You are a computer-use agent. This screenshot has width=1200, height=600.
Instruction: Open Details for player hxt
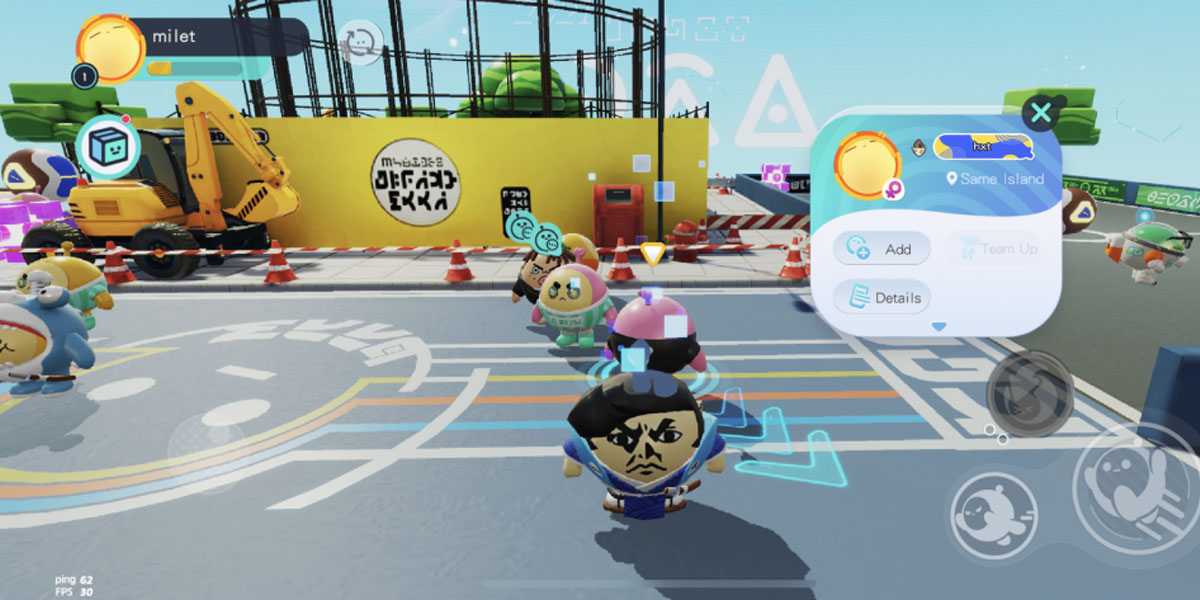pyautogui.click(x=881, y=297)
